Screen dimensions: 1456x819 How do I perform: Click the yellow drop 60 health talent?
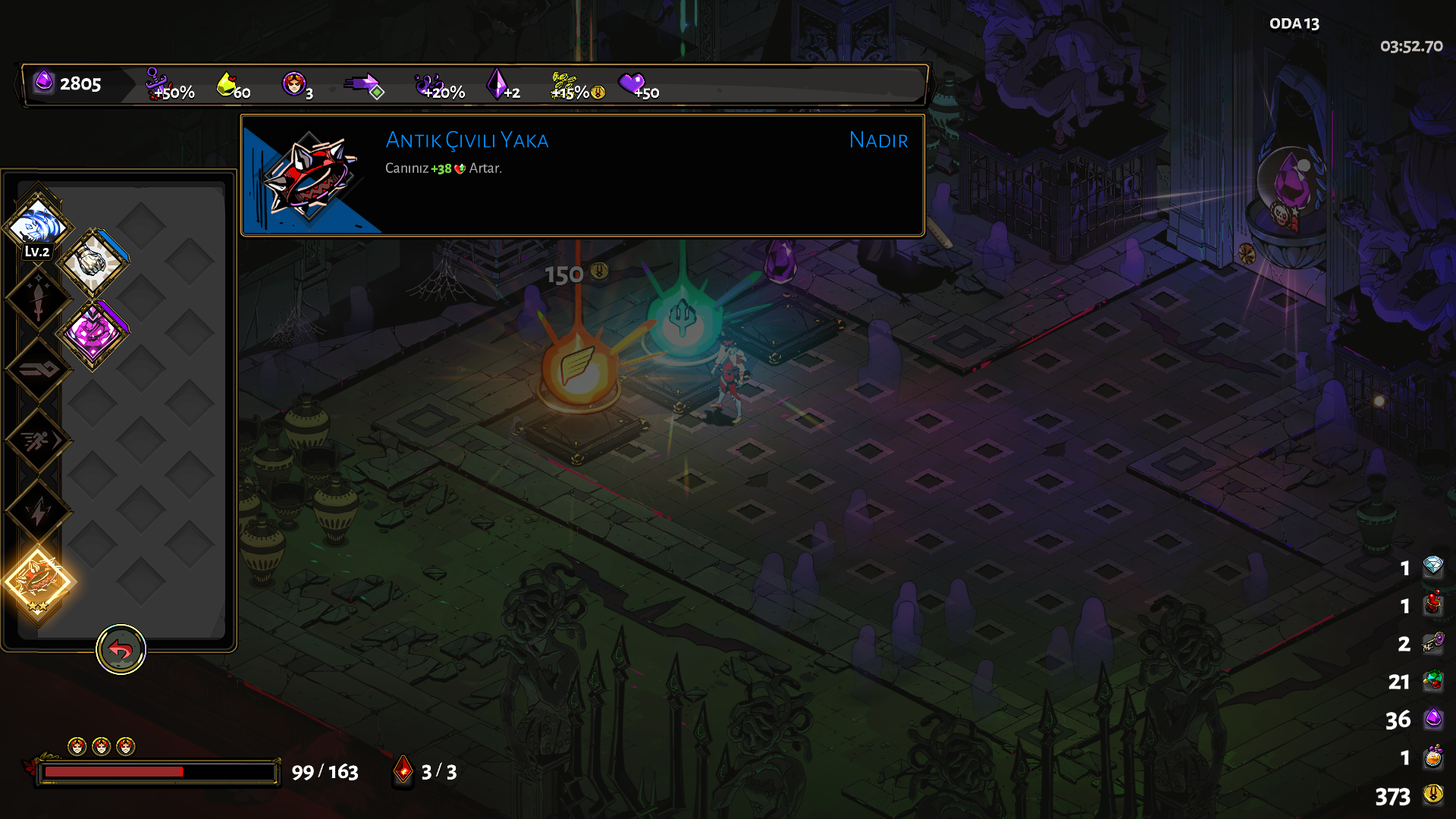227,83
